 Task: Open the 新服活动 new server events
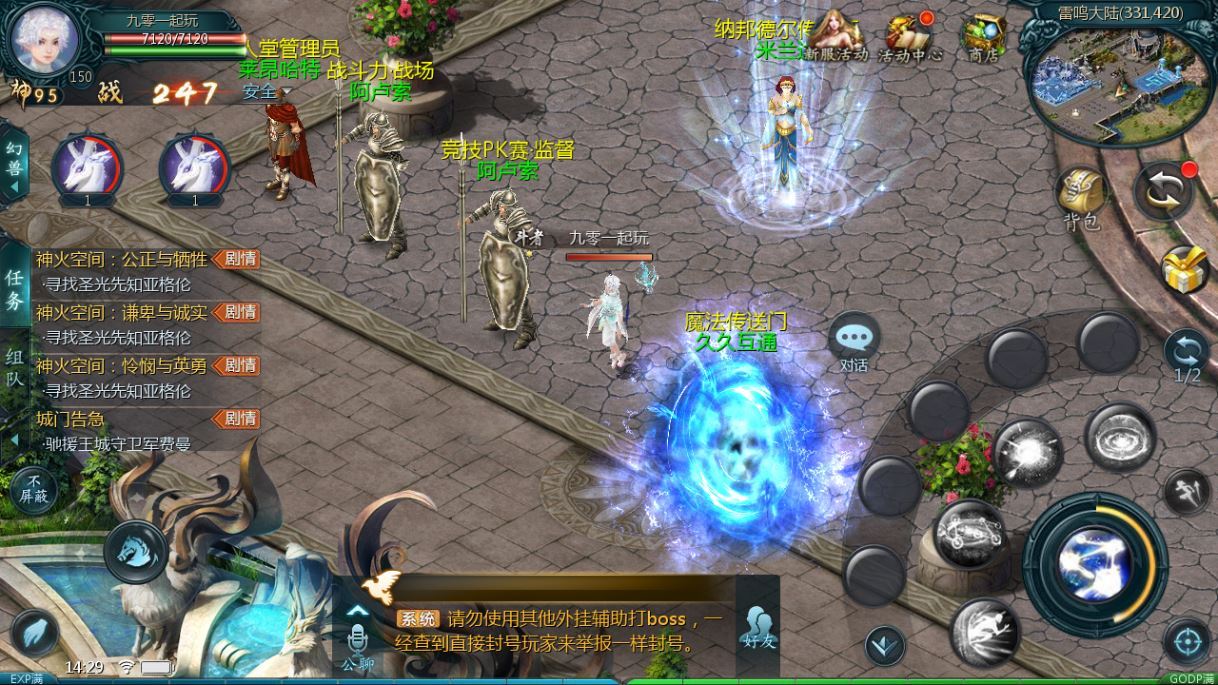pyautogui.click(x=837, y=38)
